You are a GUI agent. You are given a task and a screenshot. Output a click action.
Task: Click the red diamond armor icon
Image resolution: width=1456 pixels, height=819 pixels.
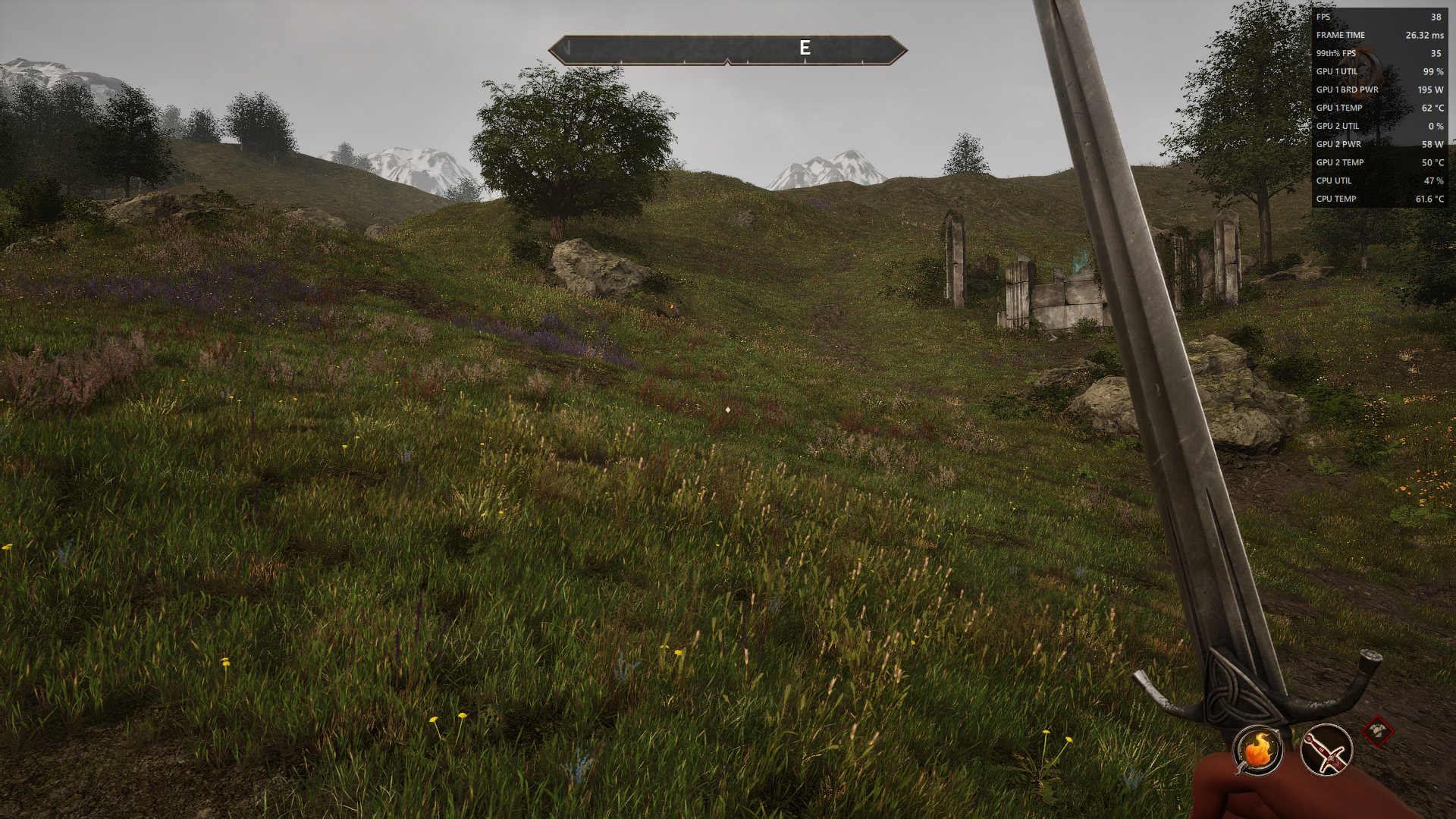(1377, 732)
